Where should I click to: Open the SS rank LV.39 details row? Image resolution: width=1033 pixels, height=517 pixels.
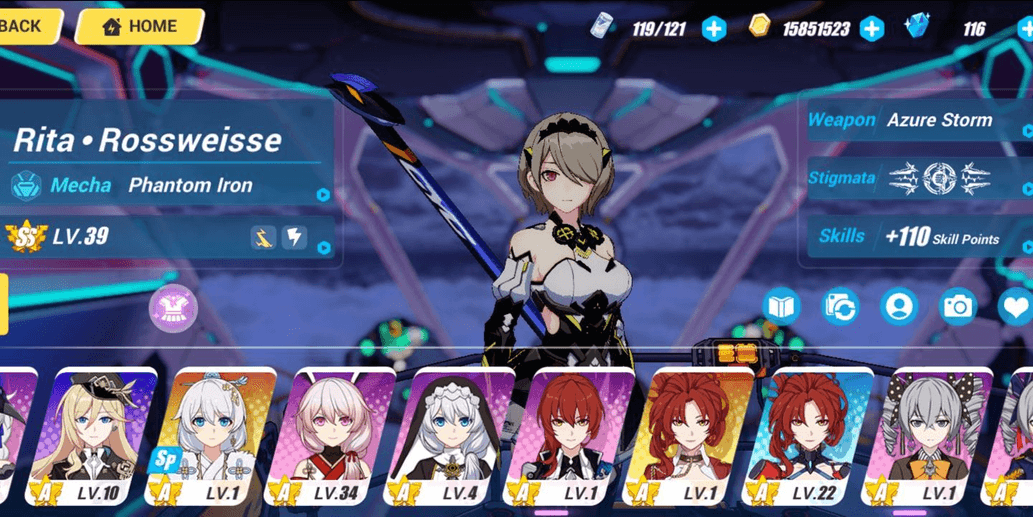pos(170,238)
